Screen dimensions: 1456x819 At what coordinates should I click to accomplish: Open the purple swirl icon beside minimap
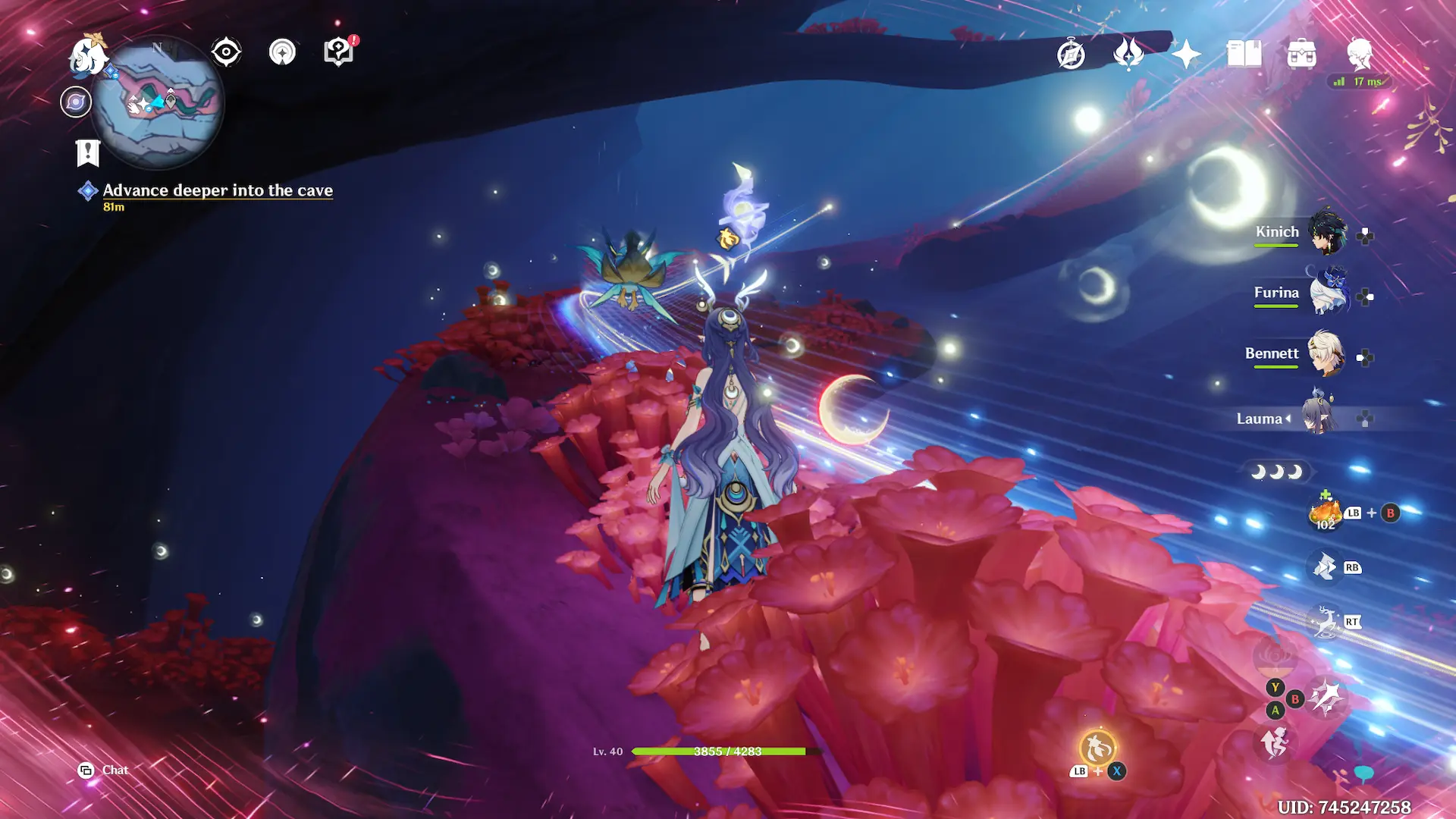pyautogui.click(x=76, y=102)
